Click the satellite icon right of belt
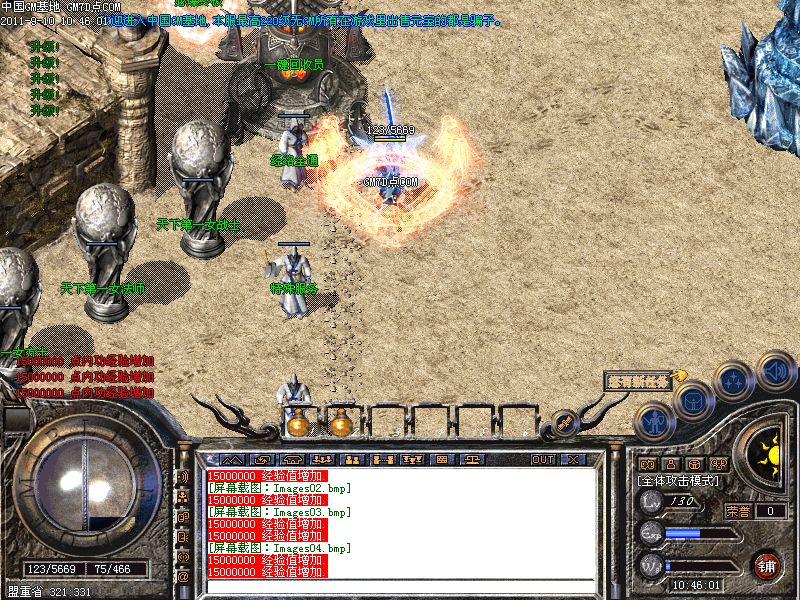 [565, 422]
